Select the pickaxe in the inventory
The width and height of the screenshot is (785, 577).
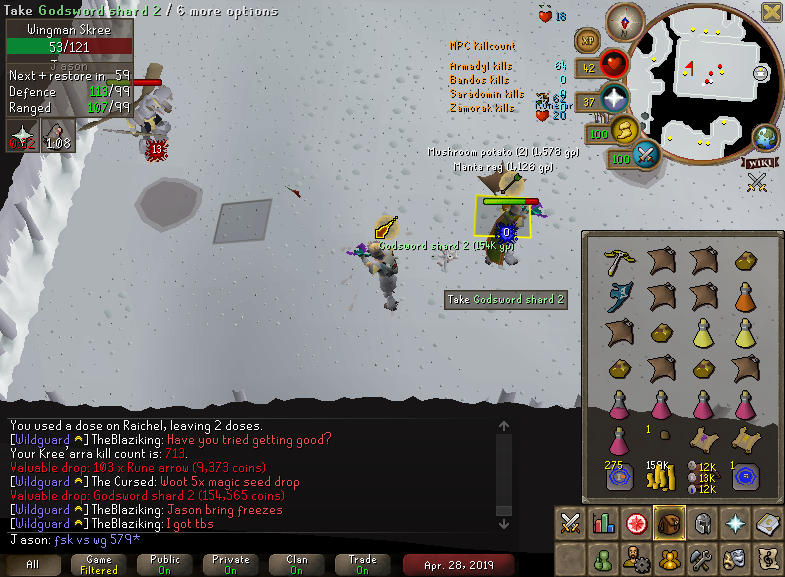[x=616, y=262]
